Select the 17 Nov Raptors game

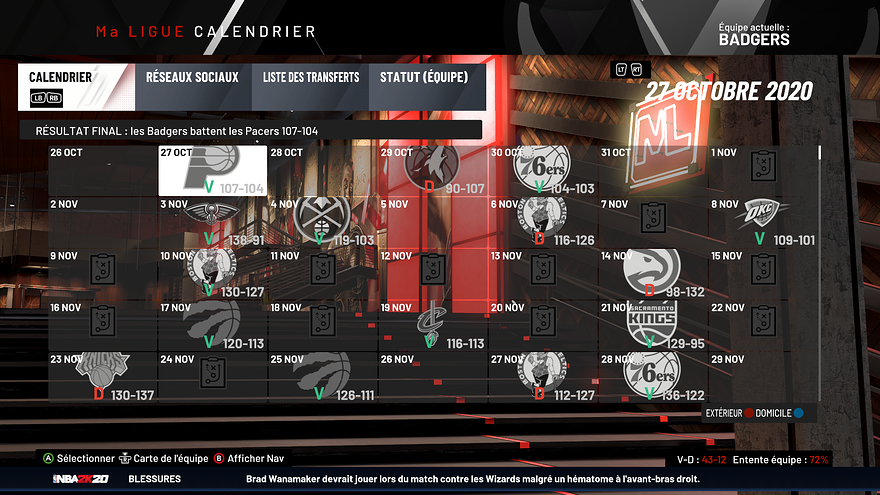[212, 326]
